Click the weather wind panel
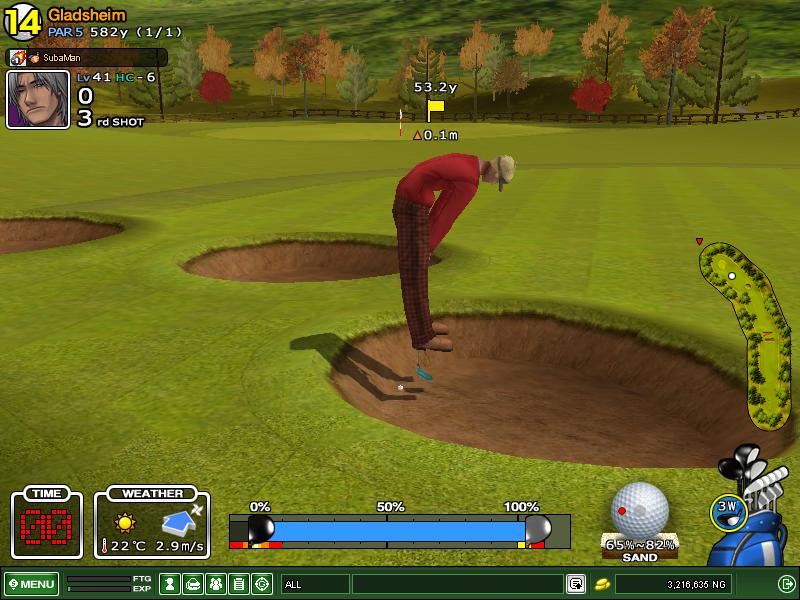800x600 pixels. click(x=153, y=524)
